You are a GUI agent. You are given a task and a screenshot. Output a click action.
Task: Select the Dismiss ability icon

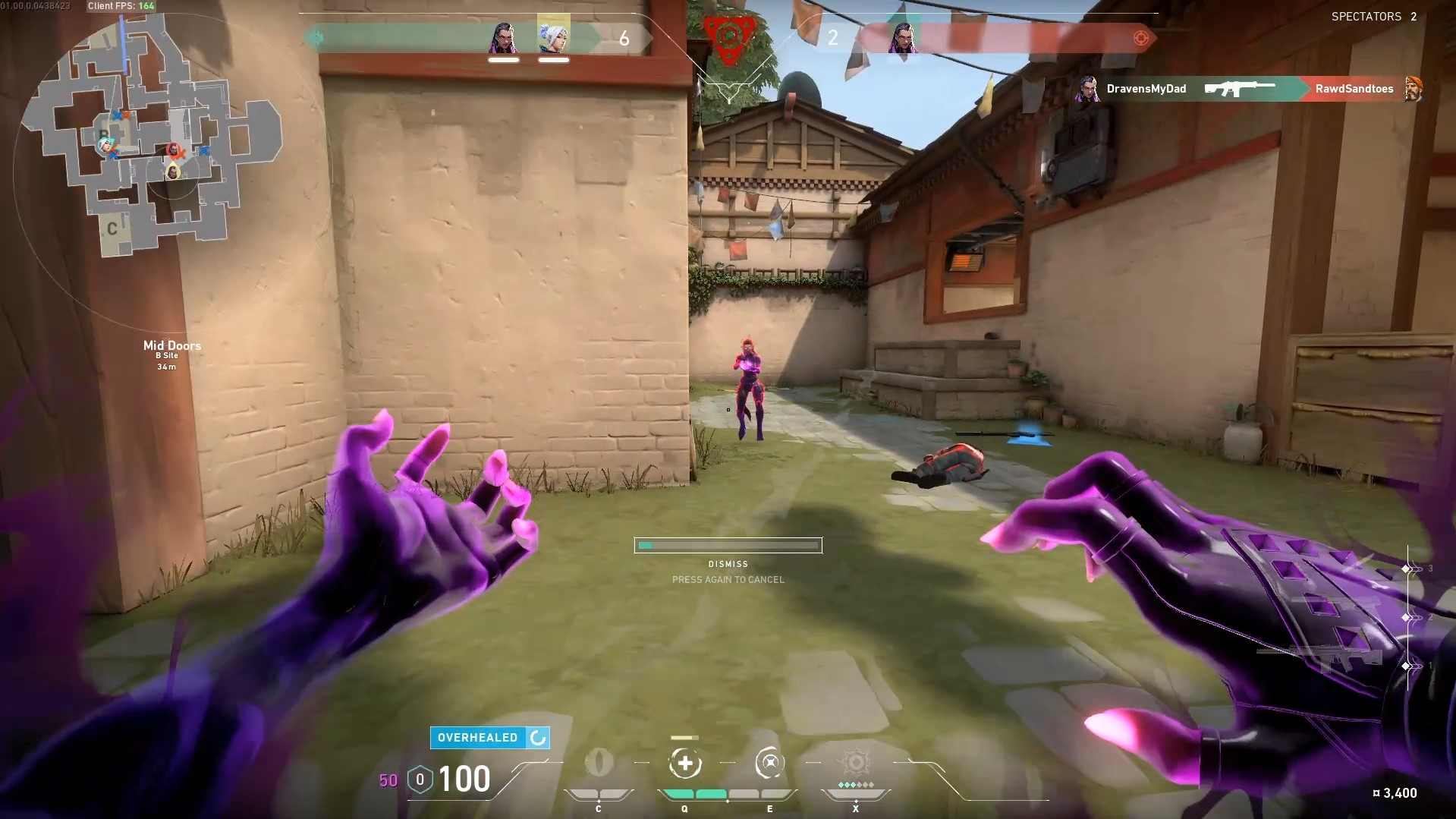pos(769,764)
